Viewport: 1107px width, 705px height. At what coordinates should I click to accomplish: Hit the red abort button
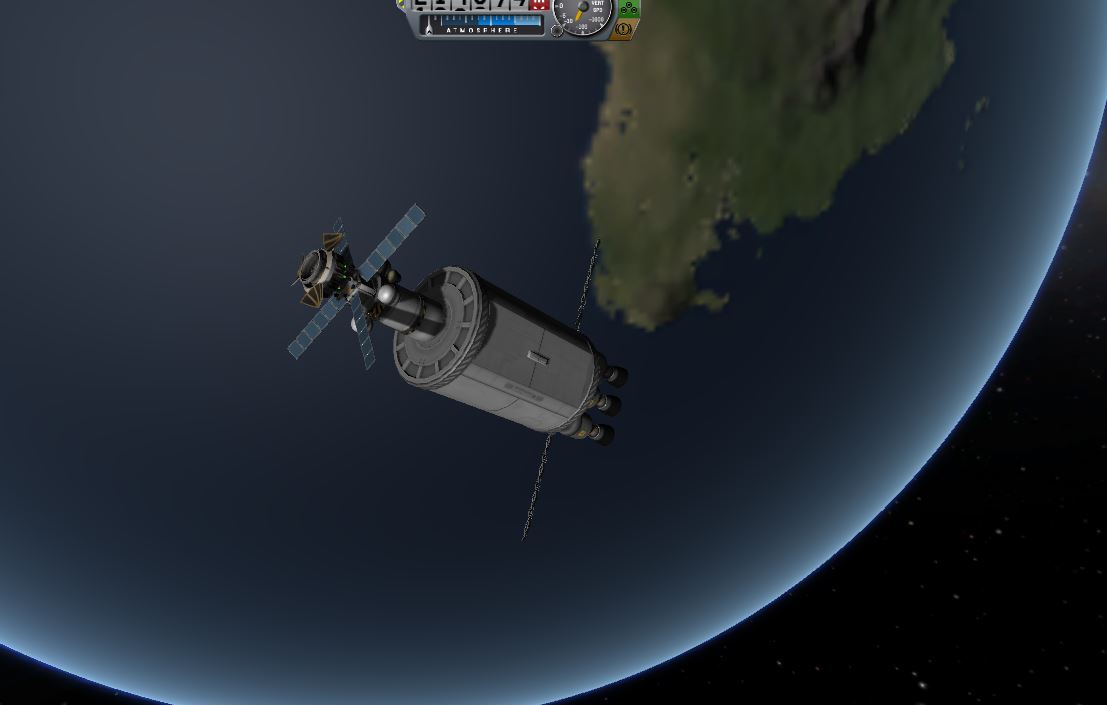click(539, 5)
